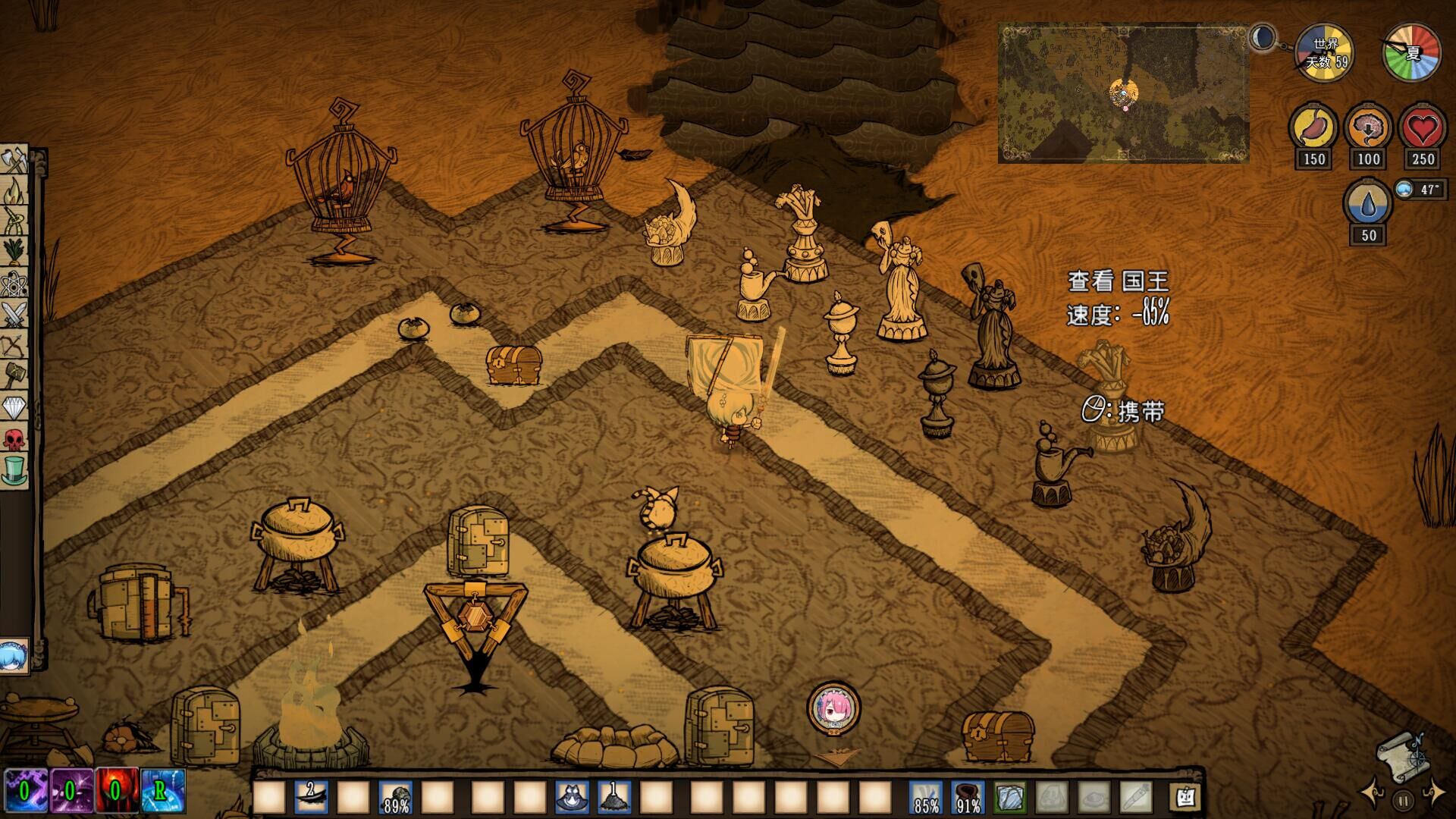1456x819 pixels.
Task: Click the pink-haired character portrait badge
Action: point(833,707)
